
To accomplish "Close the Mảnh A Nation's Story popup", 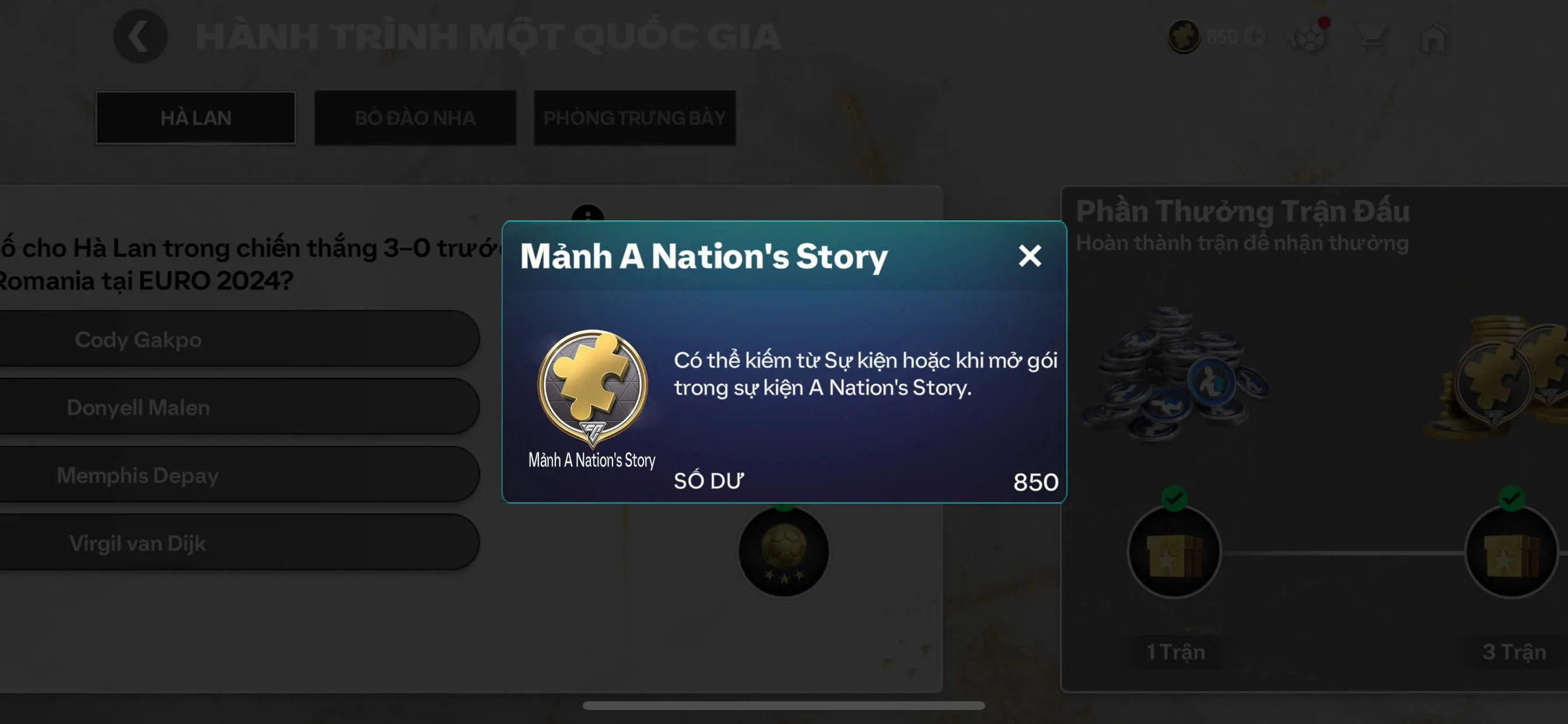I will point(1030,256).
